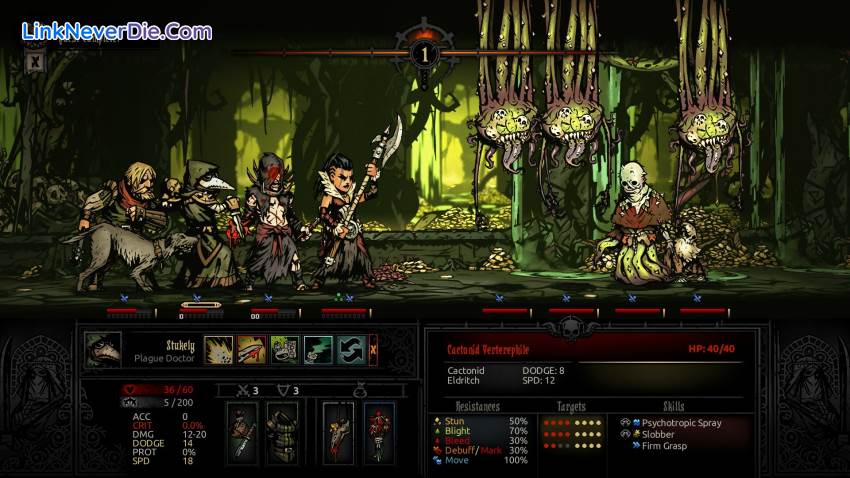
Task: Click the pass turn X button
Action: click(x=374, y=349)
